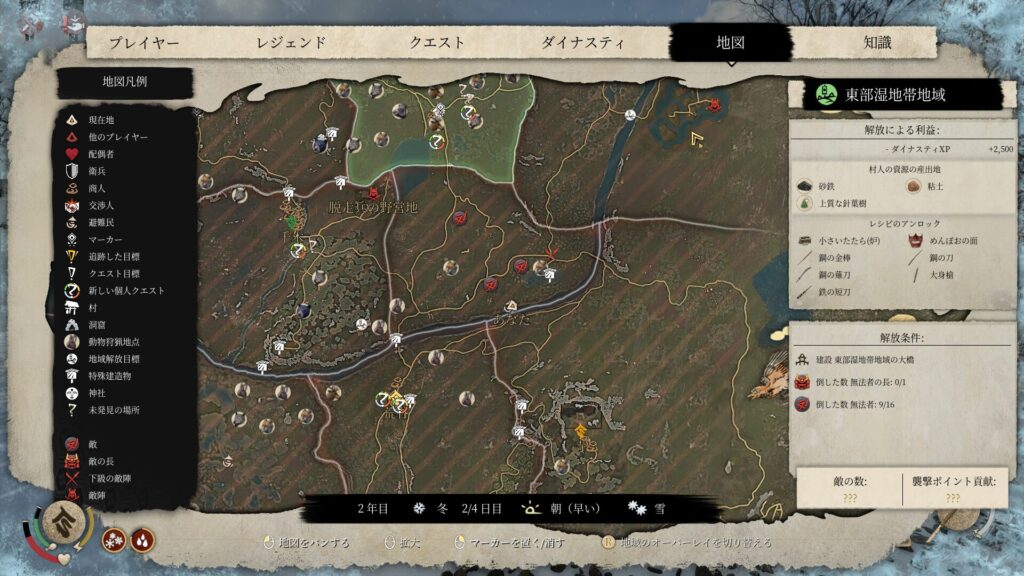Image resolution: width=1024 pixels, height=576 pixels.
Task: Open the レジェンド tab
Action: point(291,43)
